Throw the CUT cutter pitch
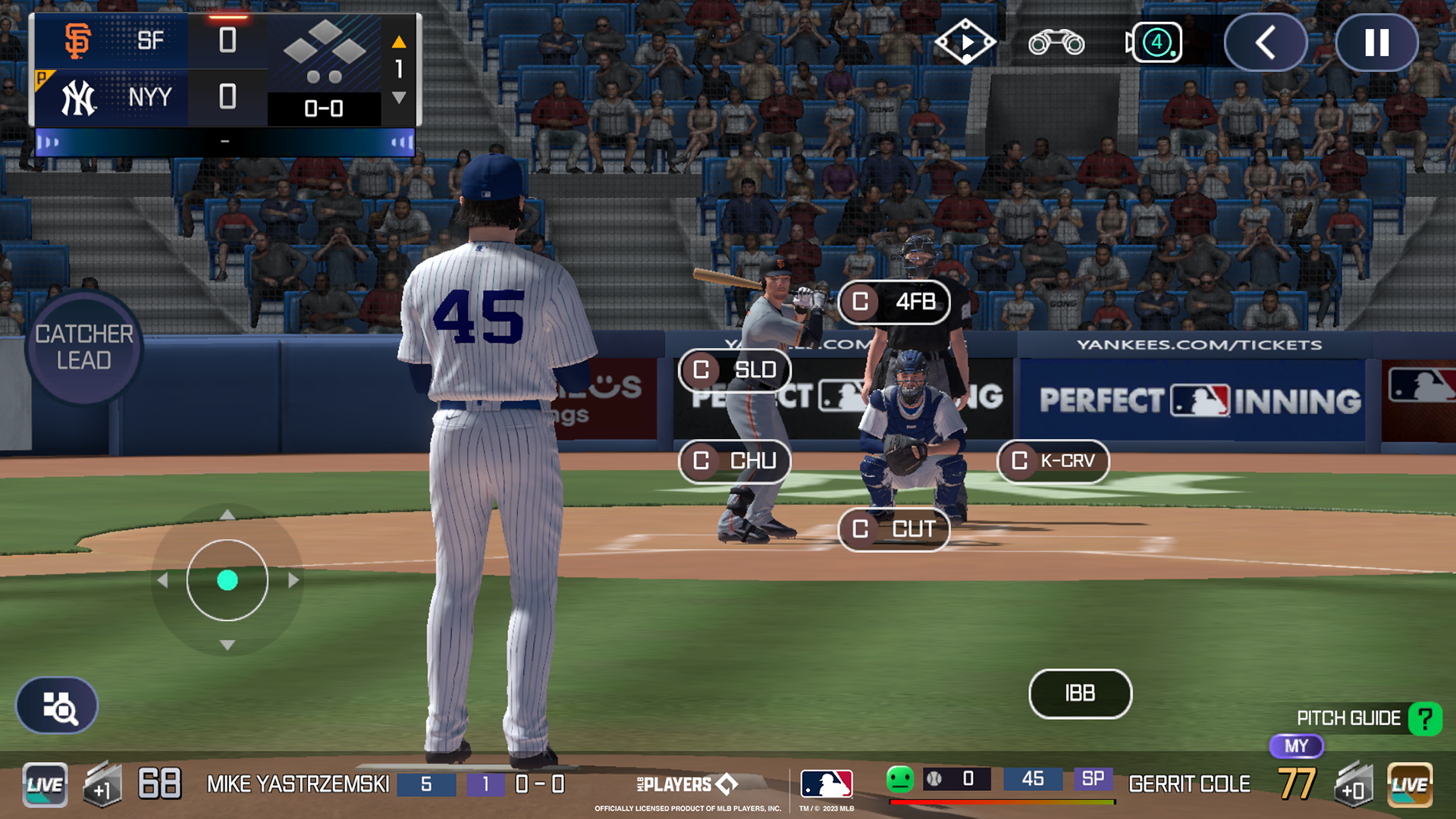The image size is (1456, 819). point(894,529)
